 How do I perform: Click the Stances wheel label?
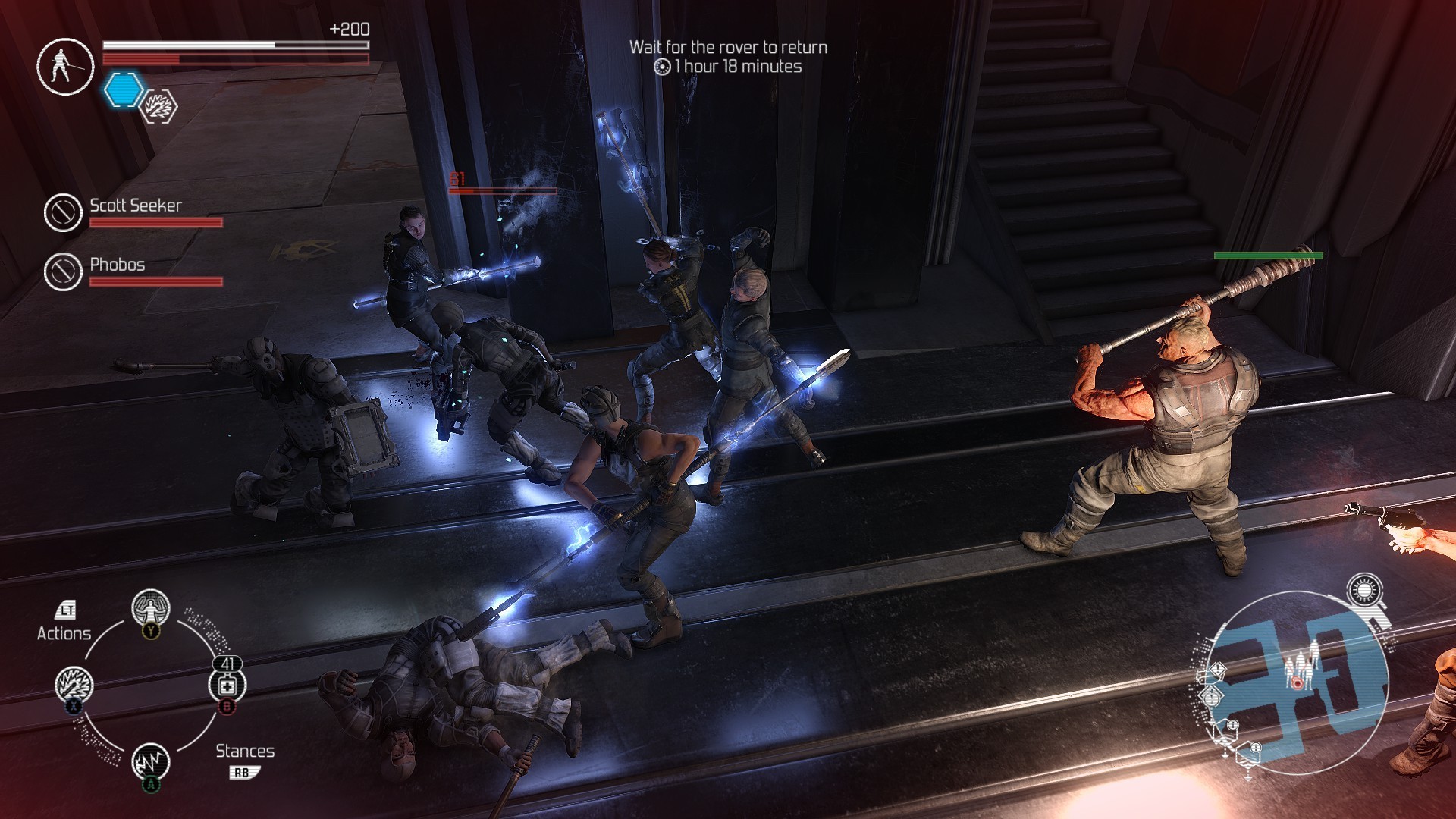pos(245,752)
